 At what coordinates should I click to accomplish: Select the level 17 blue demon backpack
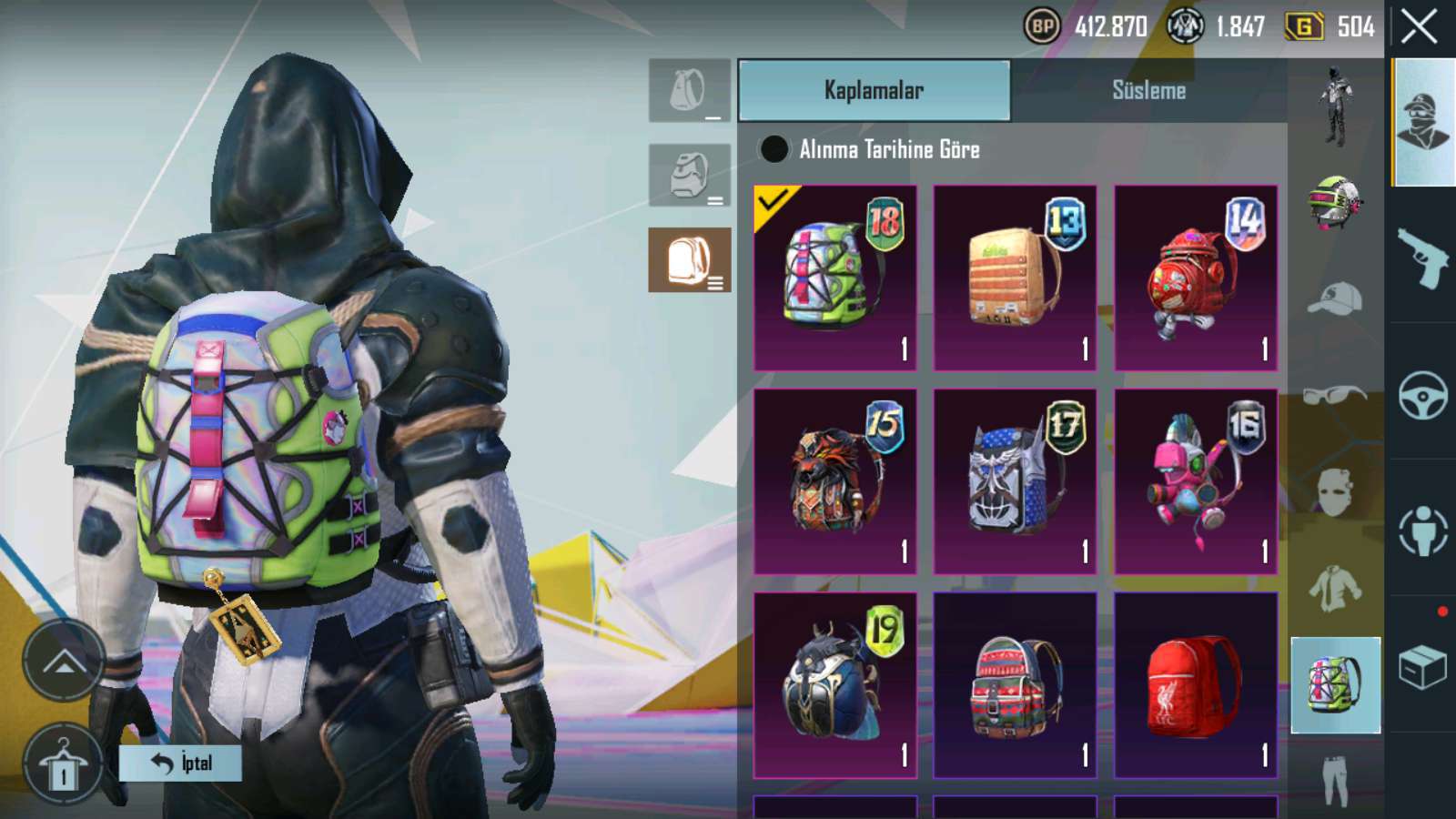[x=1015, y=481]
